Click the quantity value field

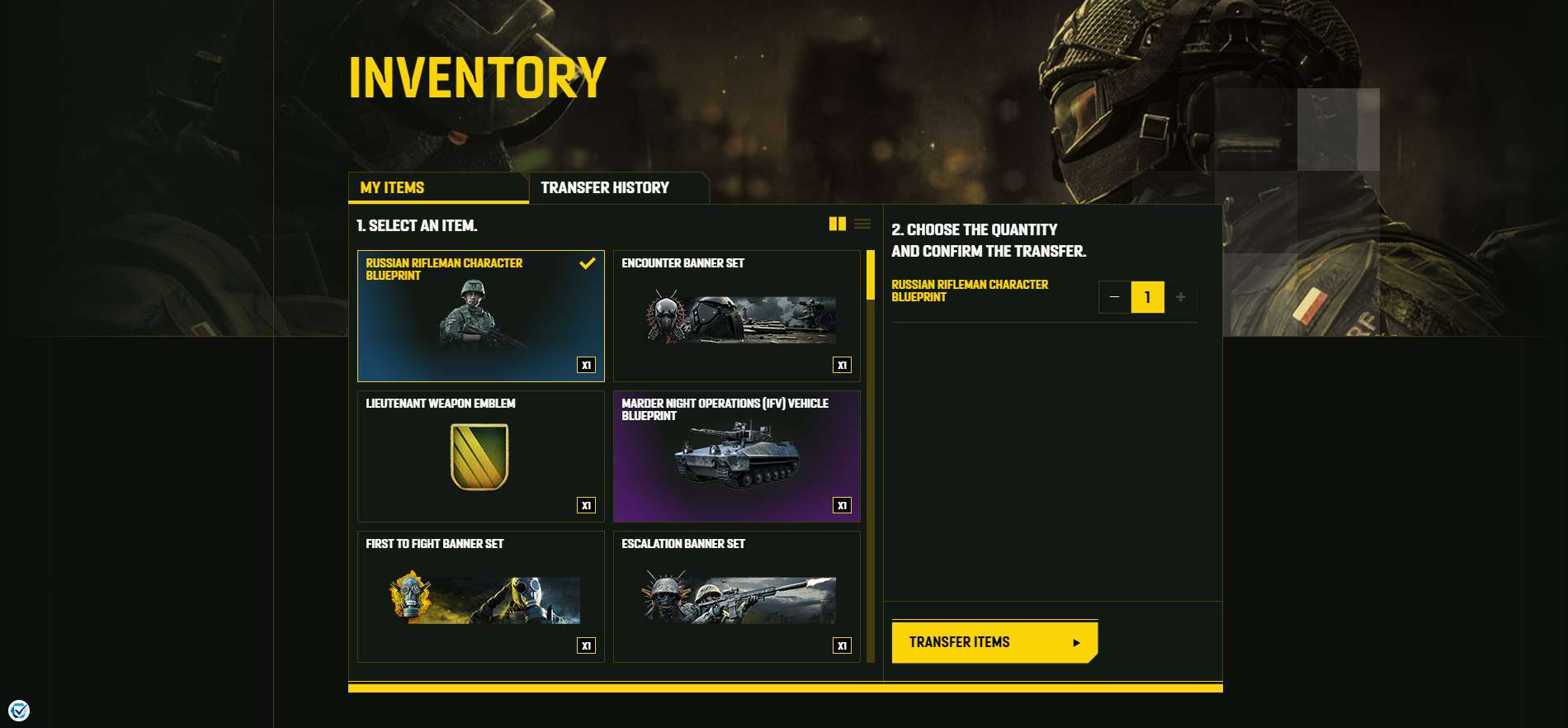point(1147,297)
